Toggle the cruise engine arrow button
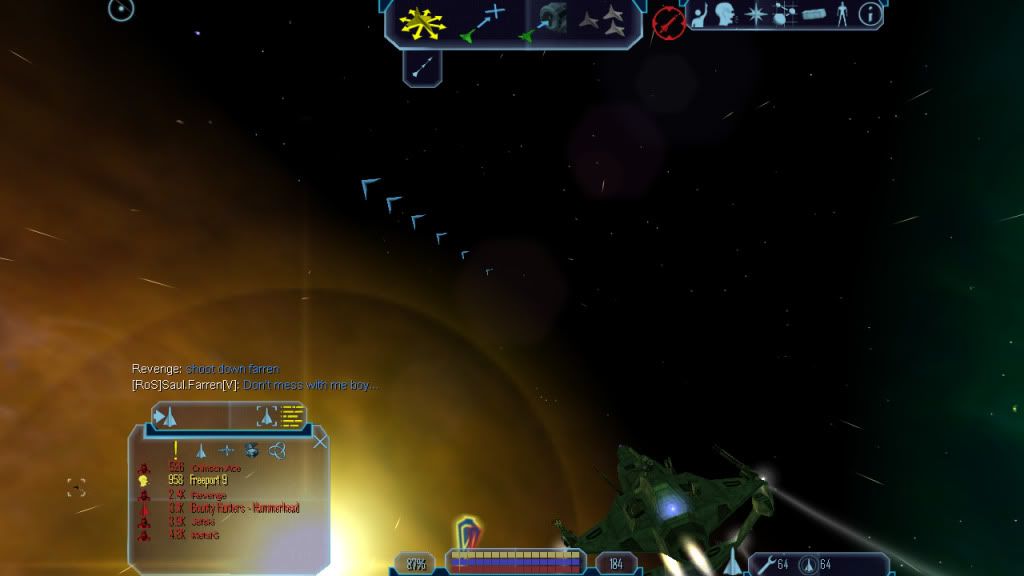Image resolution: width=1024 pixels, height=576 pixels. 422,67
